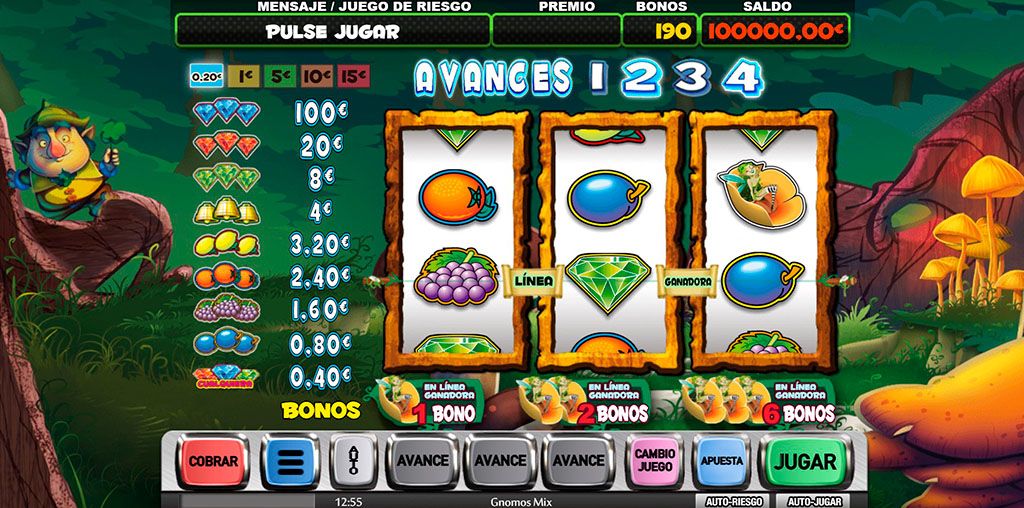Collect winnings with the red COBRAR button
Image resolution: width=1024 pixels, height=508 pixels.
[214, 461]
